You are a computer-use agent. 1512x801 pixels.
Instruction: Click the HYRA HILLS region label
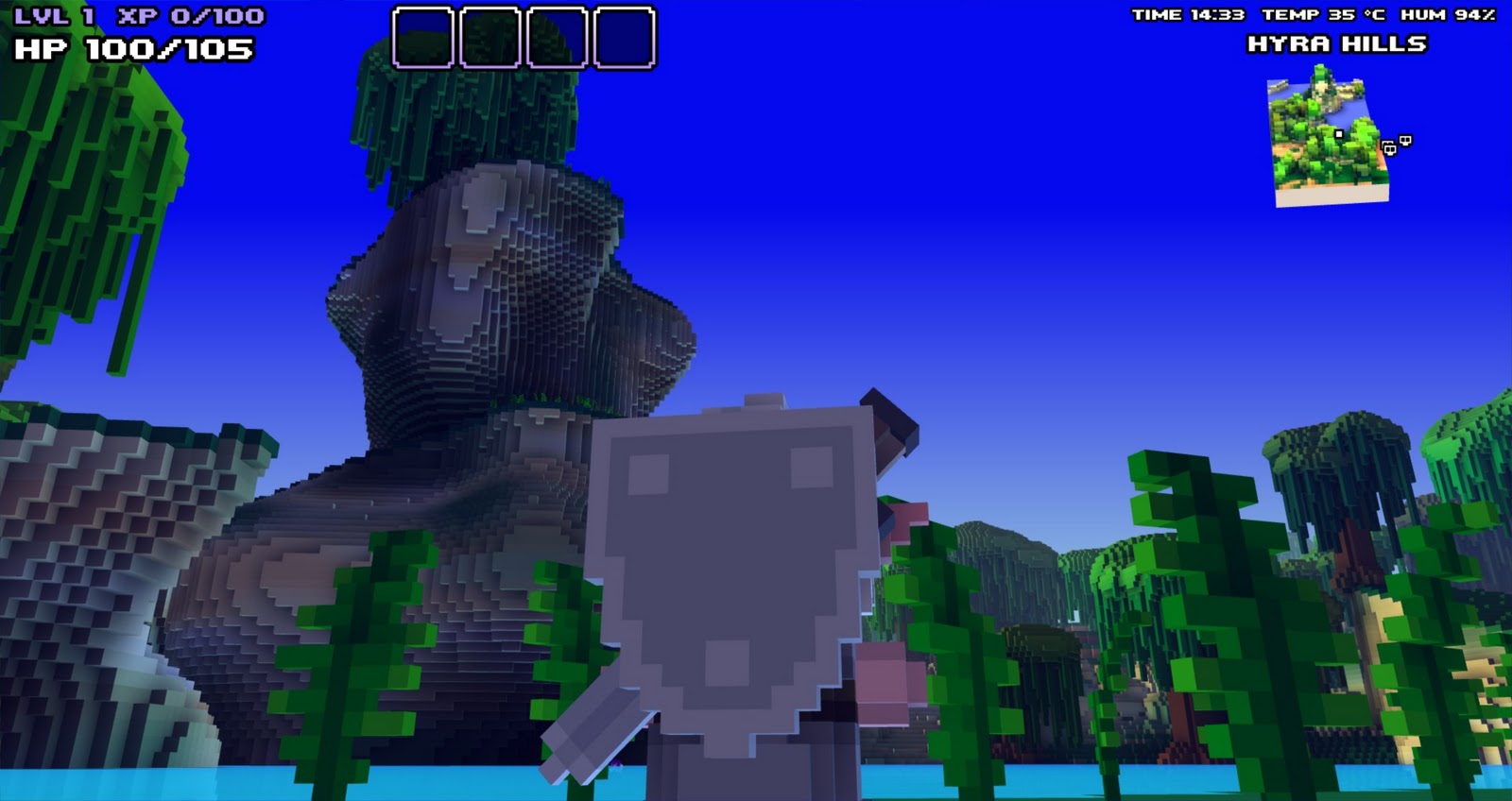pyautogui.click(x=1339, y=43)
